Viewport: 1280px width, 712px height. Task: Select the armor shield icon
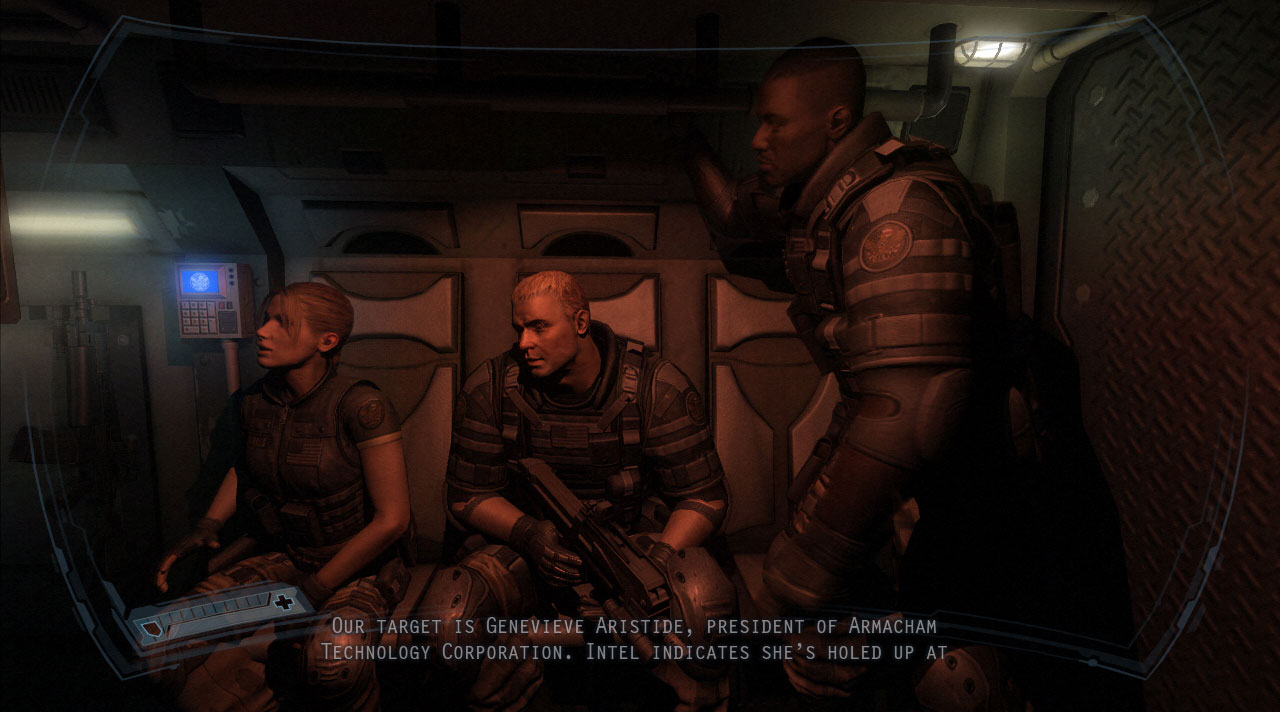pyautogui.click(x=151, y=629)
